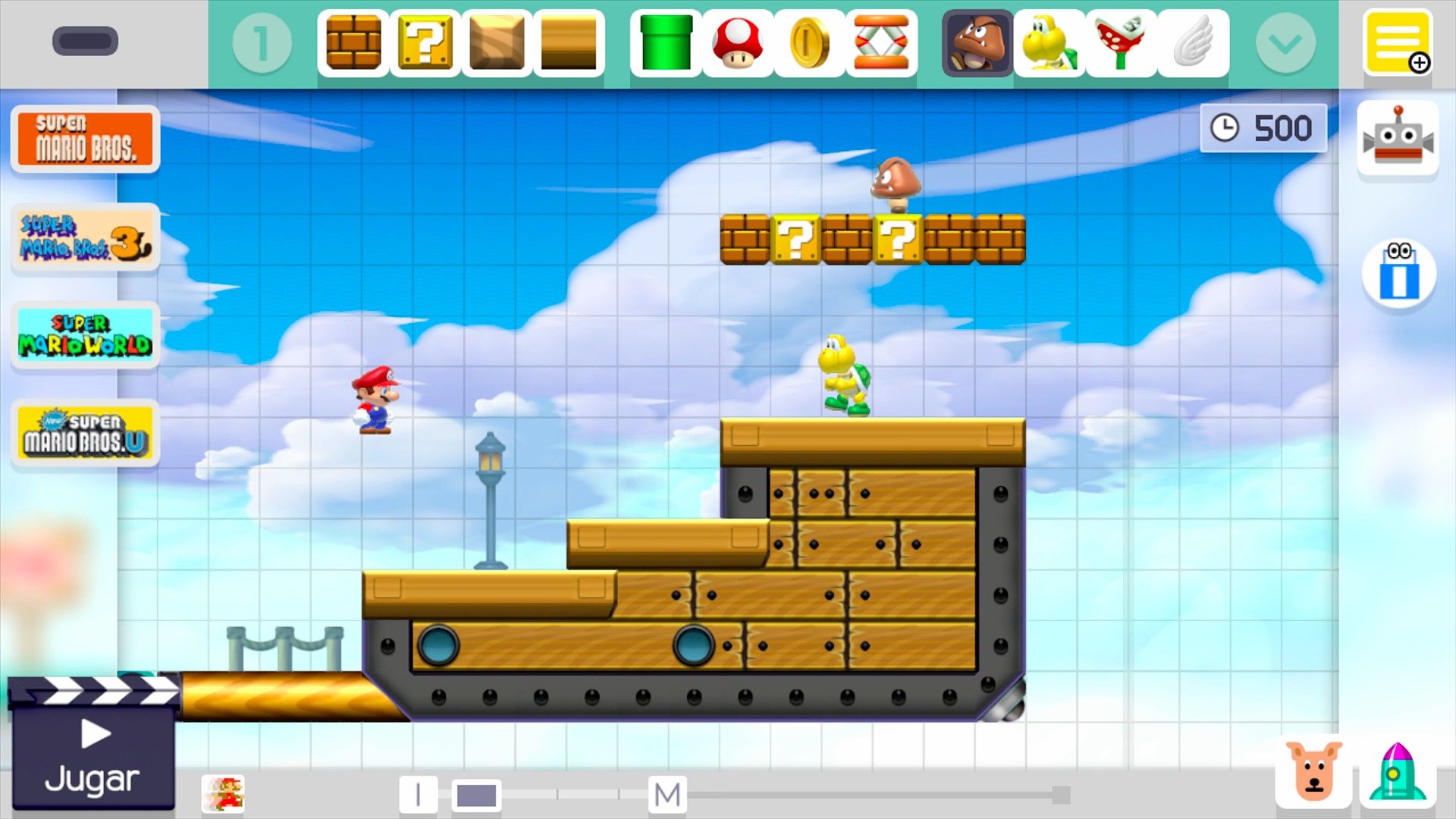Pick the wings power-up item

1193,43
